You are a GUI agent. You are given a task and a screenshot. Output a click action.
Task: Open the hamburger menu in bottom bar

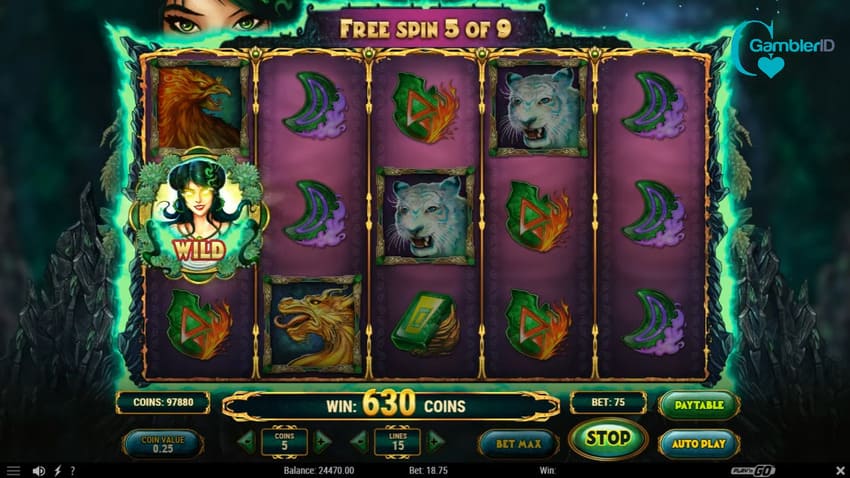[13, 470]
